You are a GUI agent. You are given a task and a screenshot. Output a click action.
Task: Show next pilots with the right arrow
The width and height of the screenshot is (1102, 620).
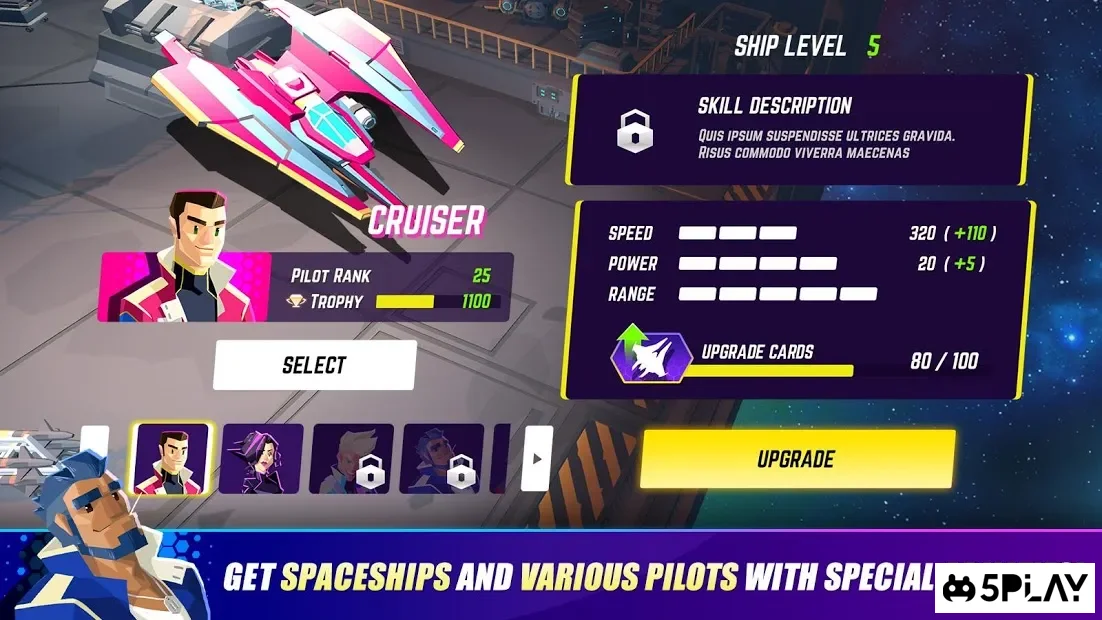[536, 459]
